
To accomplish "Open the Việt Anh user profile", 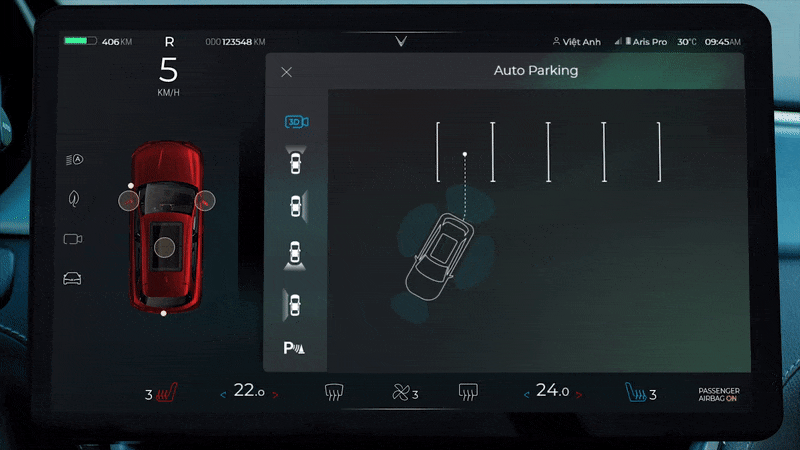I will [577, 42].
